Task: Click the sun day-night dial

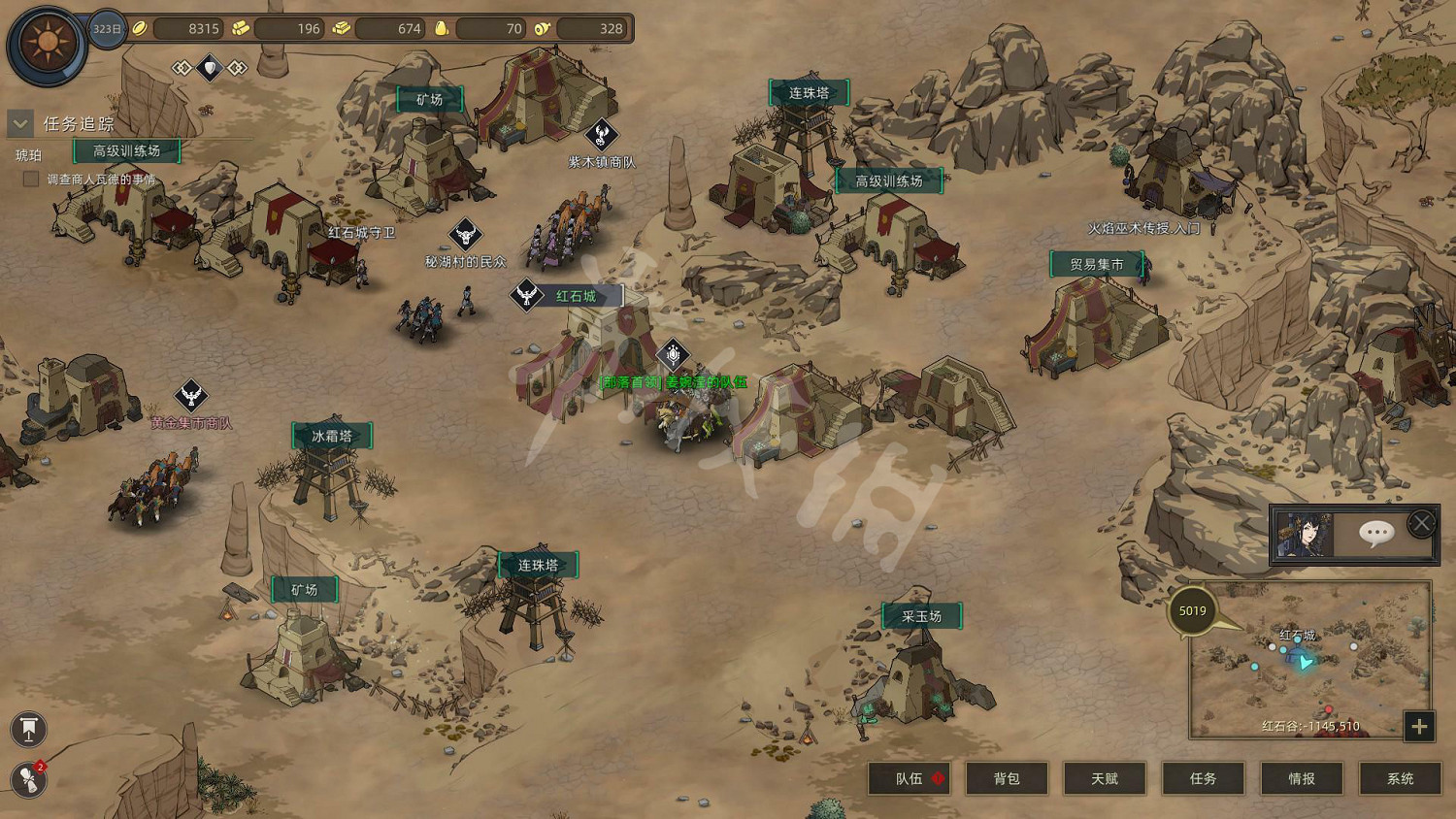Action: 46,44
